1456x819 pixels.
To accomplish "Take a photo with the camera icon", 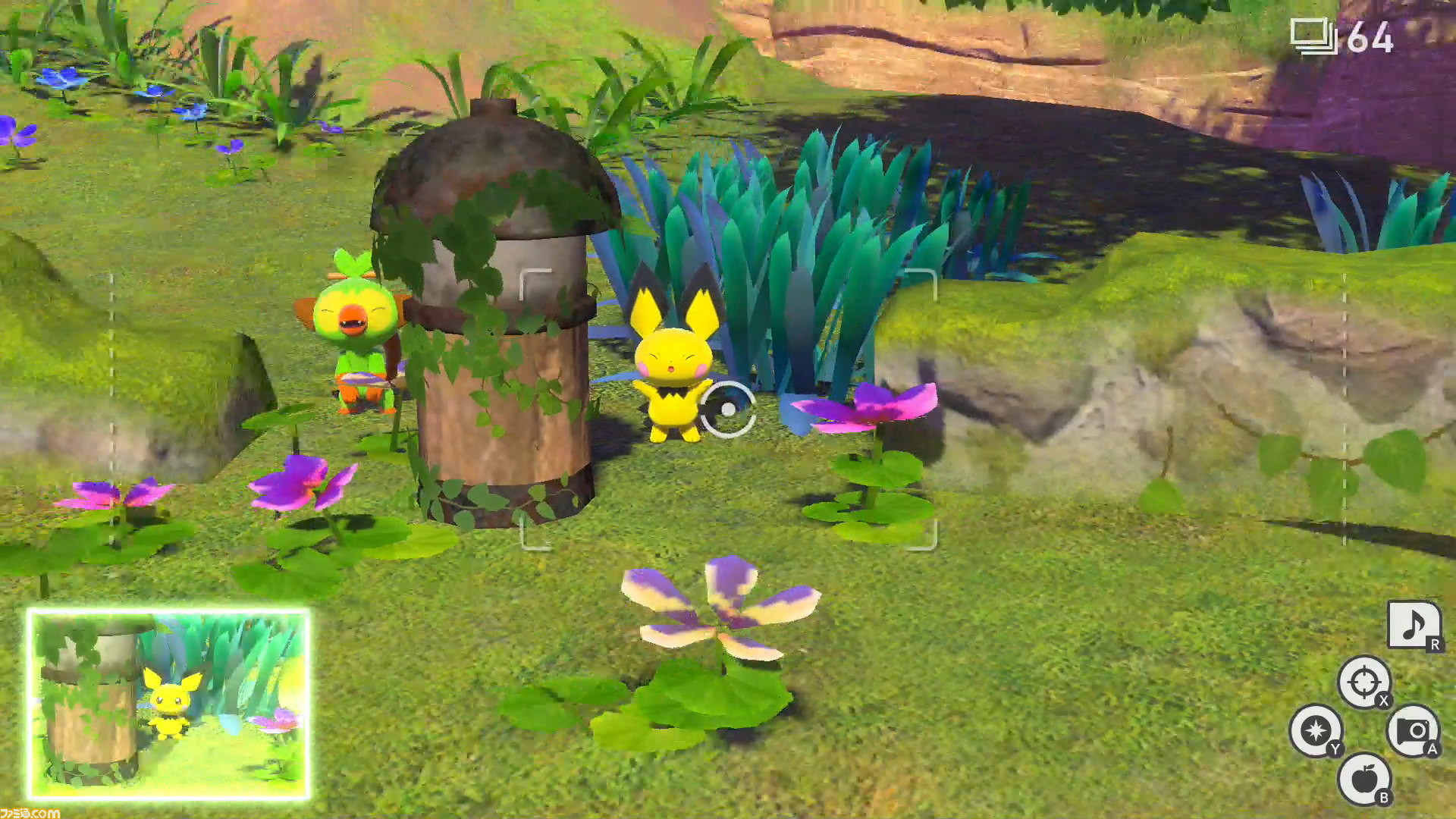I will (1412, 730).
